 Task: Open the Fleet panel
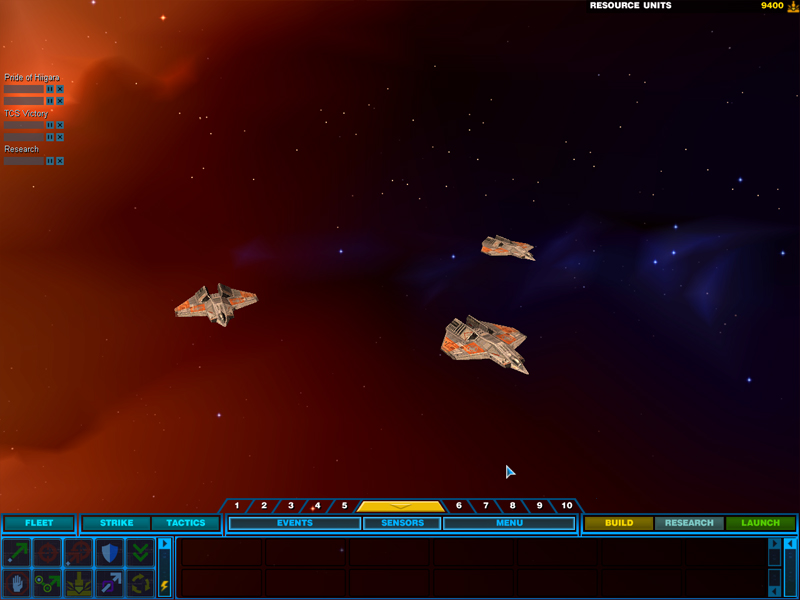point(39,523)
